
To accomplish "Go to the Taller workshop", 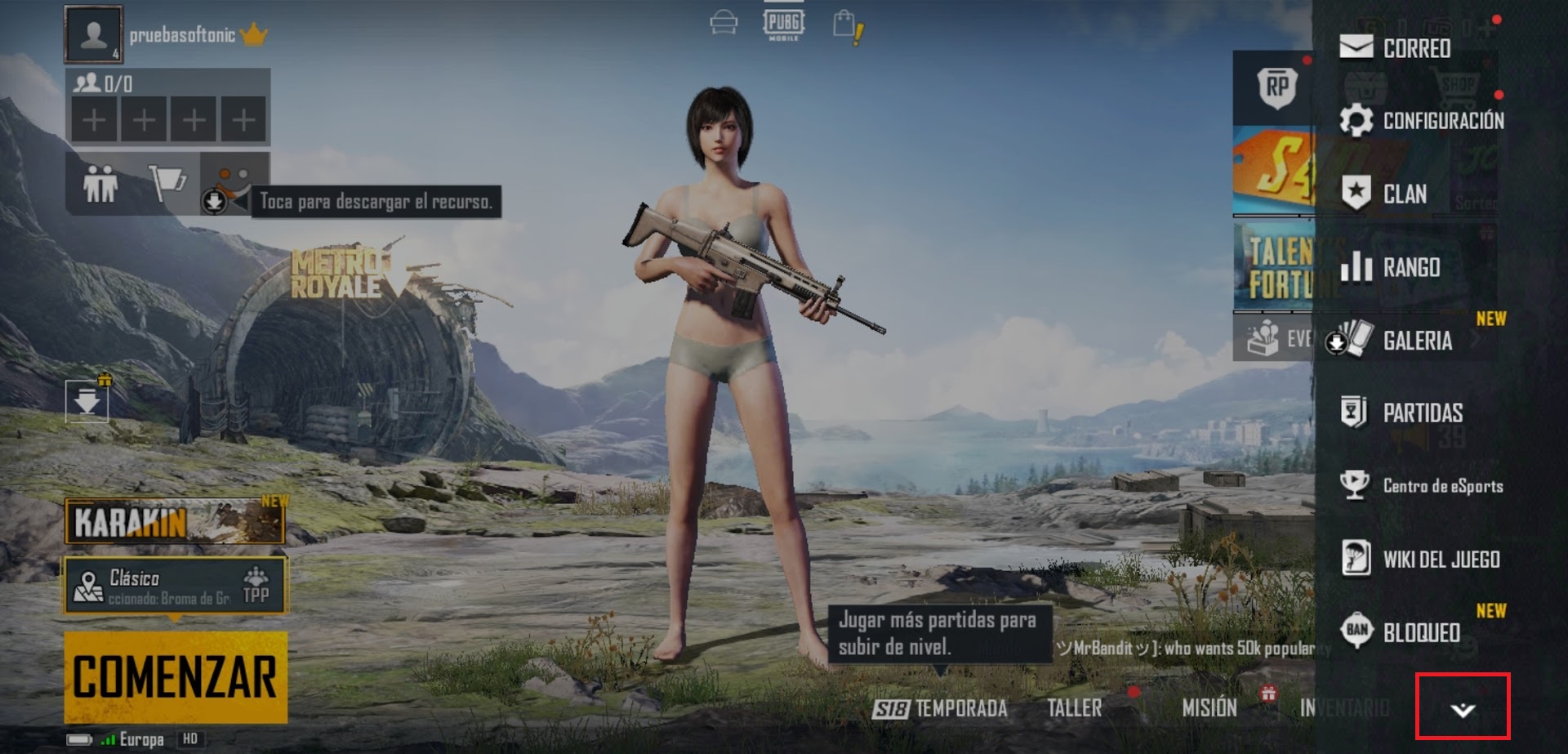I will pyautogui.click(x=1074, y=708).
